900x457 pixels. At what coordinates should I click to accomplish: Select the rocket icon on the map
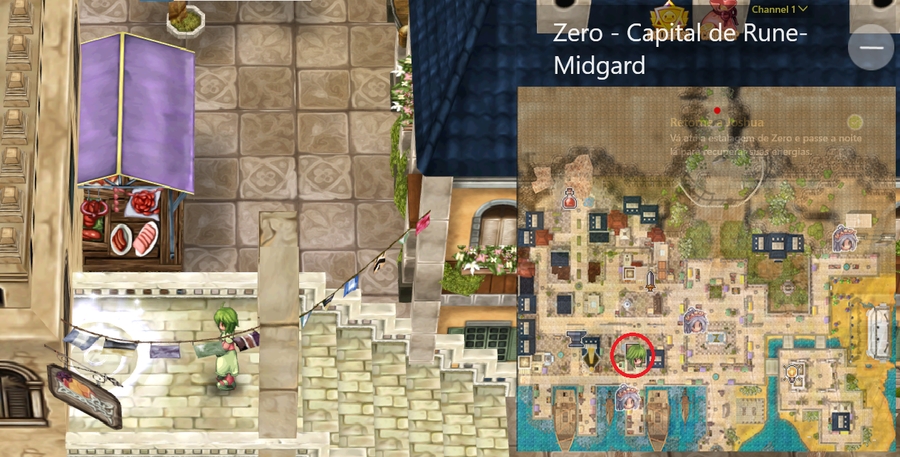coord(651,280)
